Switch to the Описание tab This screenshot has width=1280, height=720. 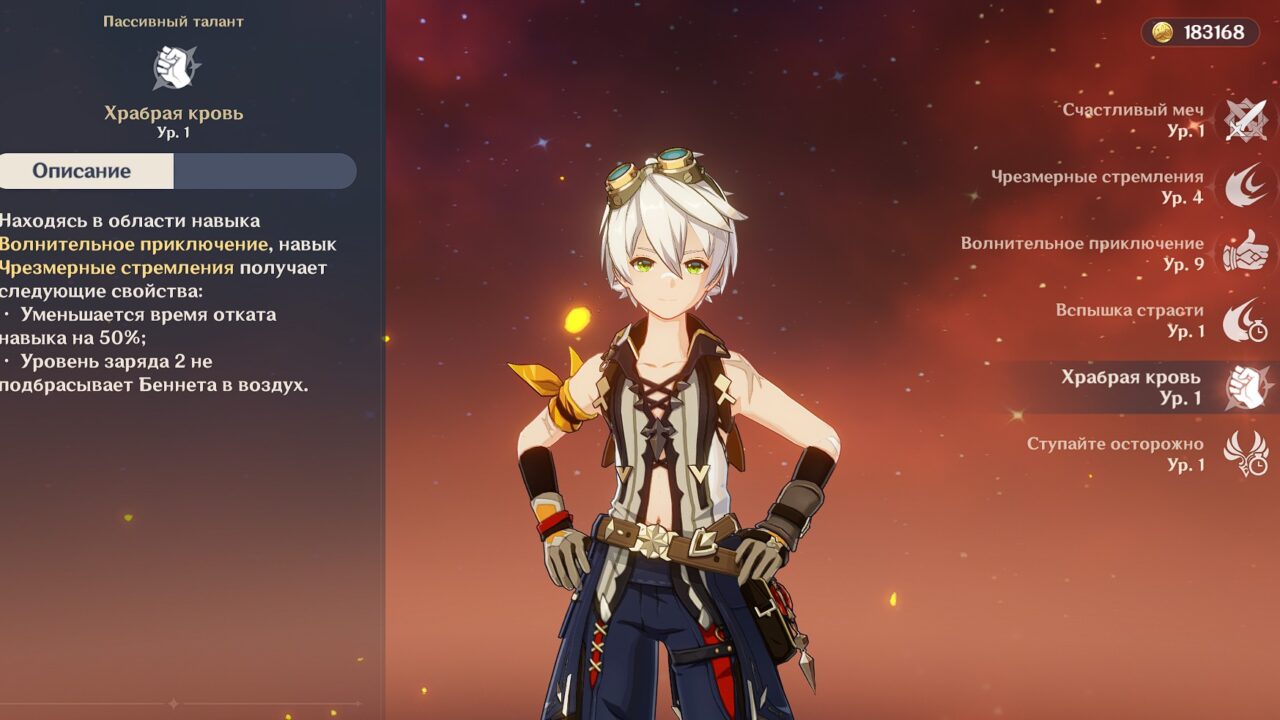[82, 171]
